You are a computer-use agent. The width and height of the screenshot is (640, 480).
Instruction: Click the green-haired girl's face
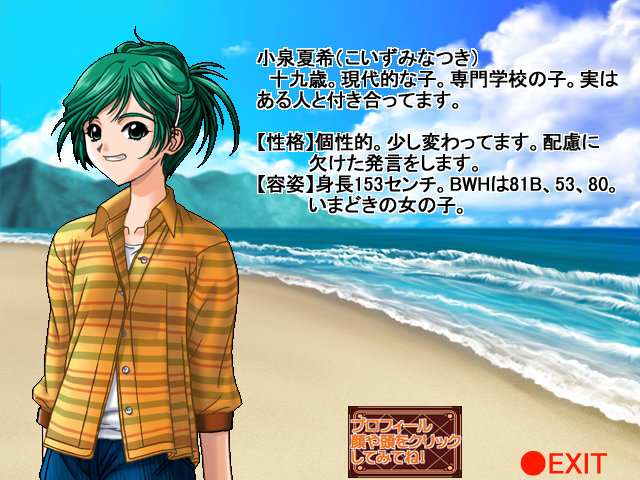pos(126,142)
